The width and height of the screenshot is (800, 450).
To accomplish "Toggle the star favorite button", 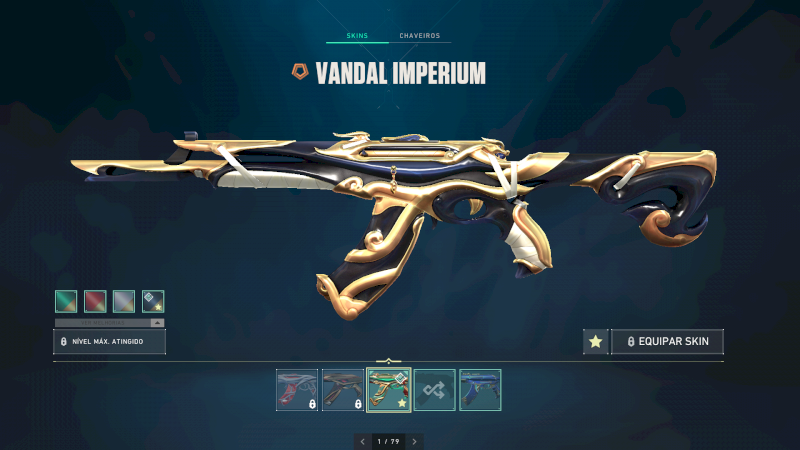I will coord(595,342).
